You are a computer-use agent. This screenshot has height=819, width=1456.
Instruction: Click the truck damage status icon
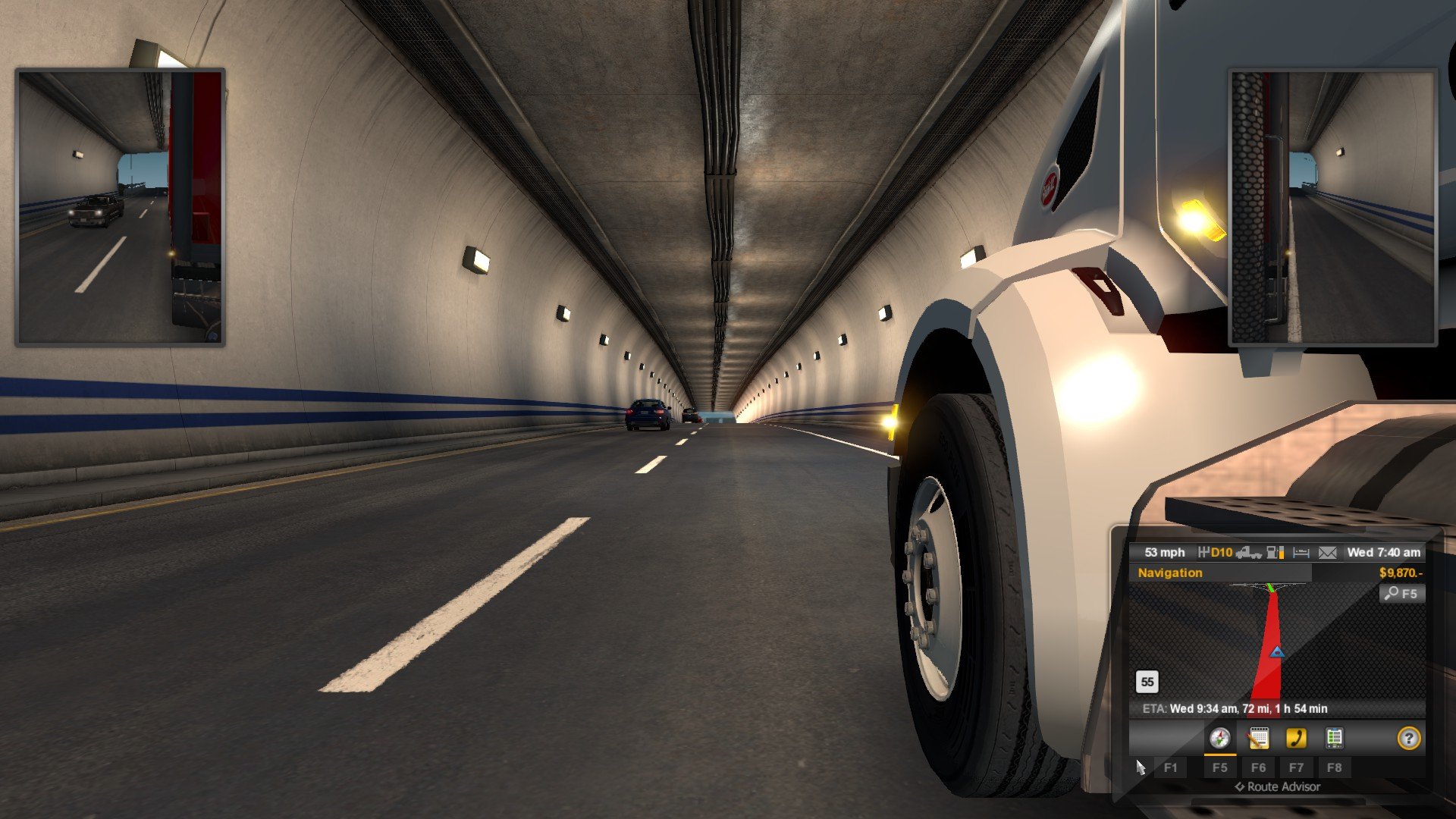click(x=1248, y=553)
